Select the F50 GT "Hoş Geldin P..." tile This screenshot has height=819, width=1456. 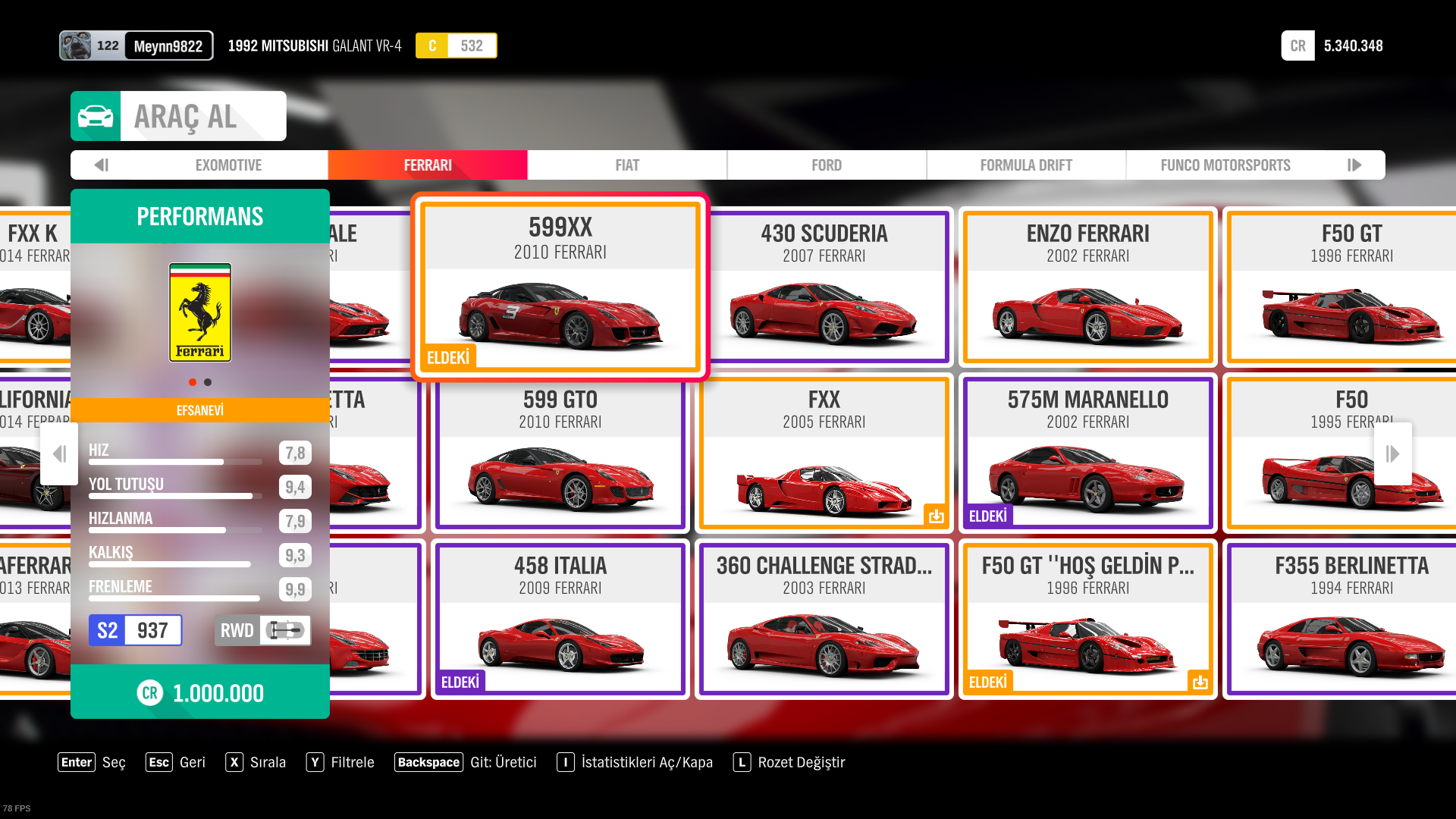1087,619
